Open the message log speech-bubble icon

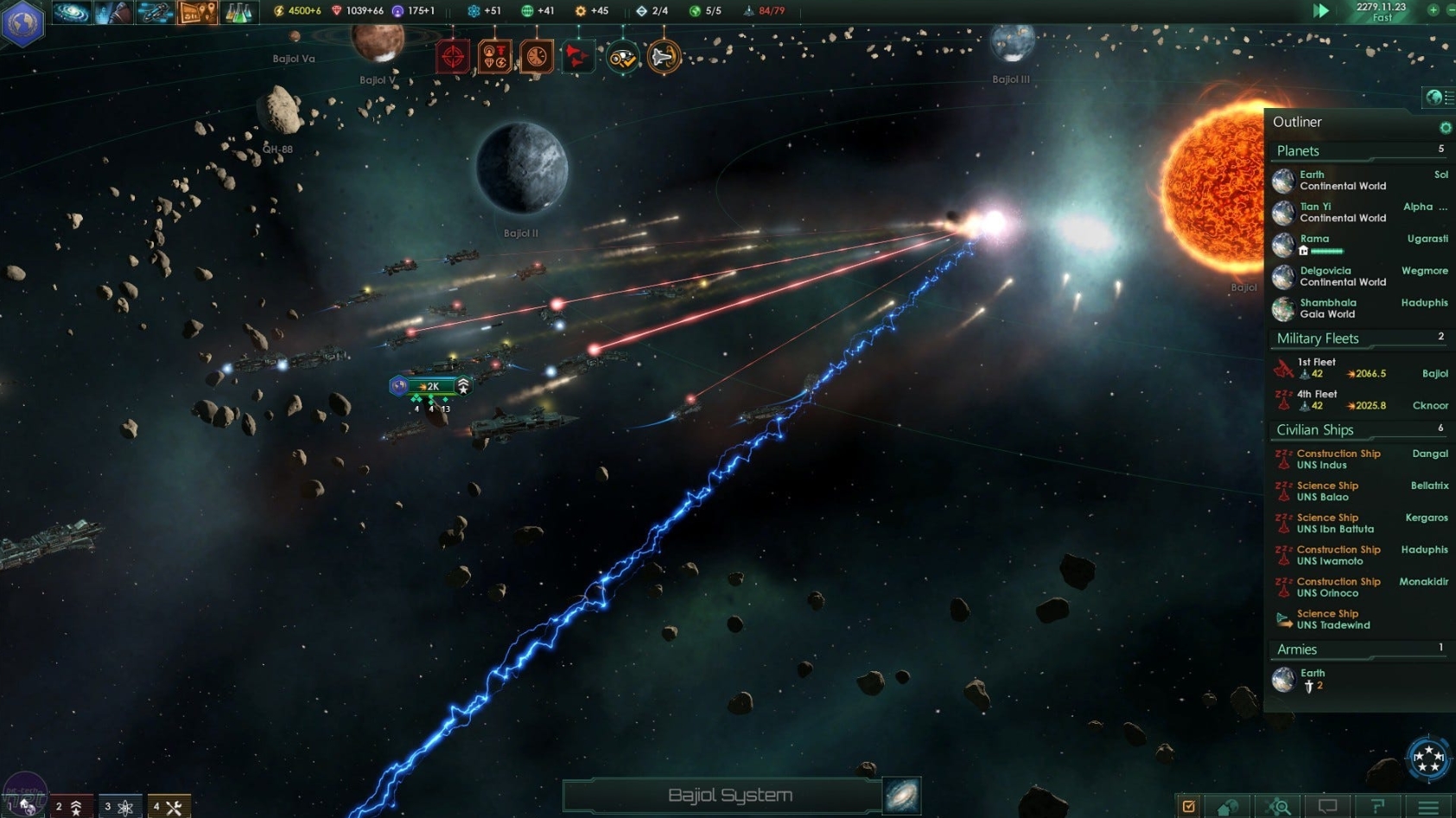pos(1329,808)
